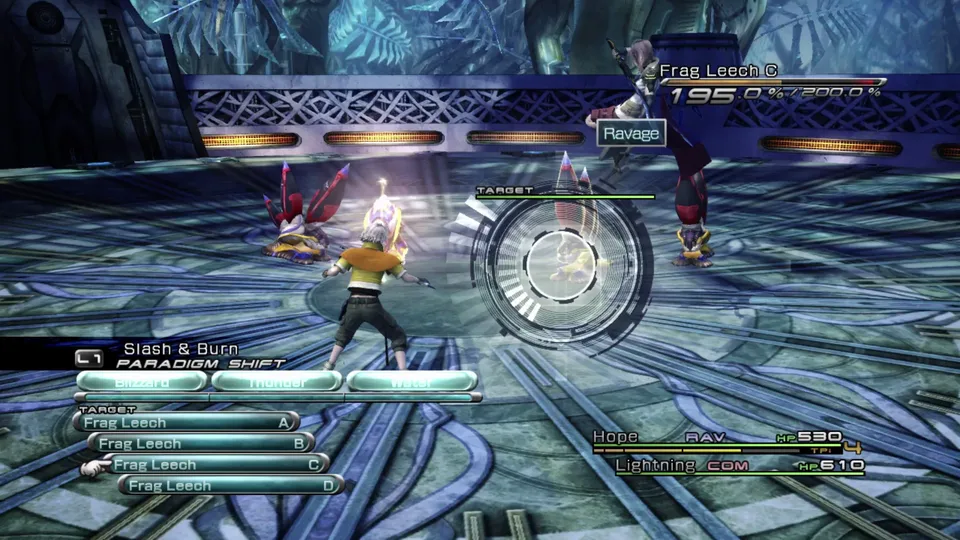The image size is (960, 540).
Task: Click the queued Blizzard command slot
Action: click(141, 381)
